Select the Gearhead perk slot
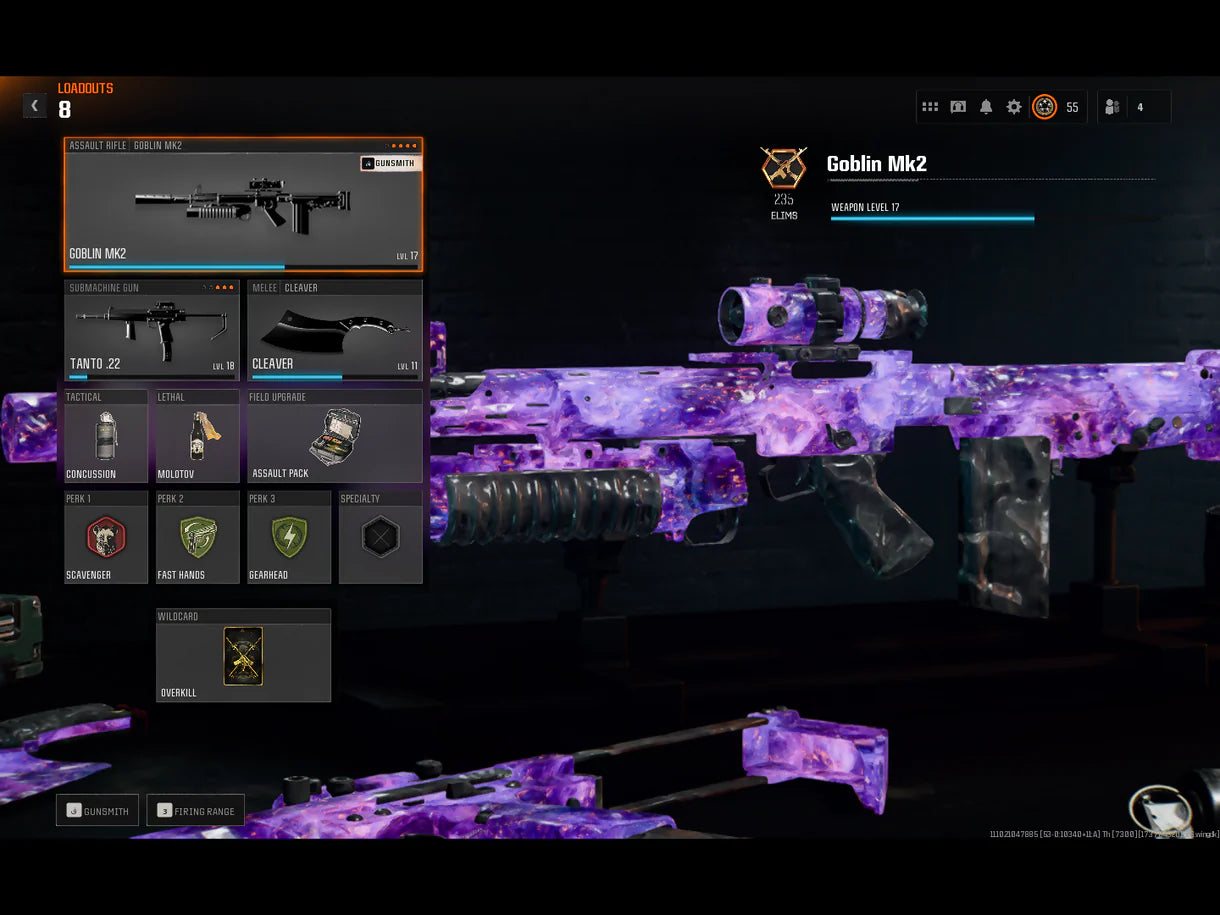Screen dimensions: 1220x915 [x=289, y=537]
